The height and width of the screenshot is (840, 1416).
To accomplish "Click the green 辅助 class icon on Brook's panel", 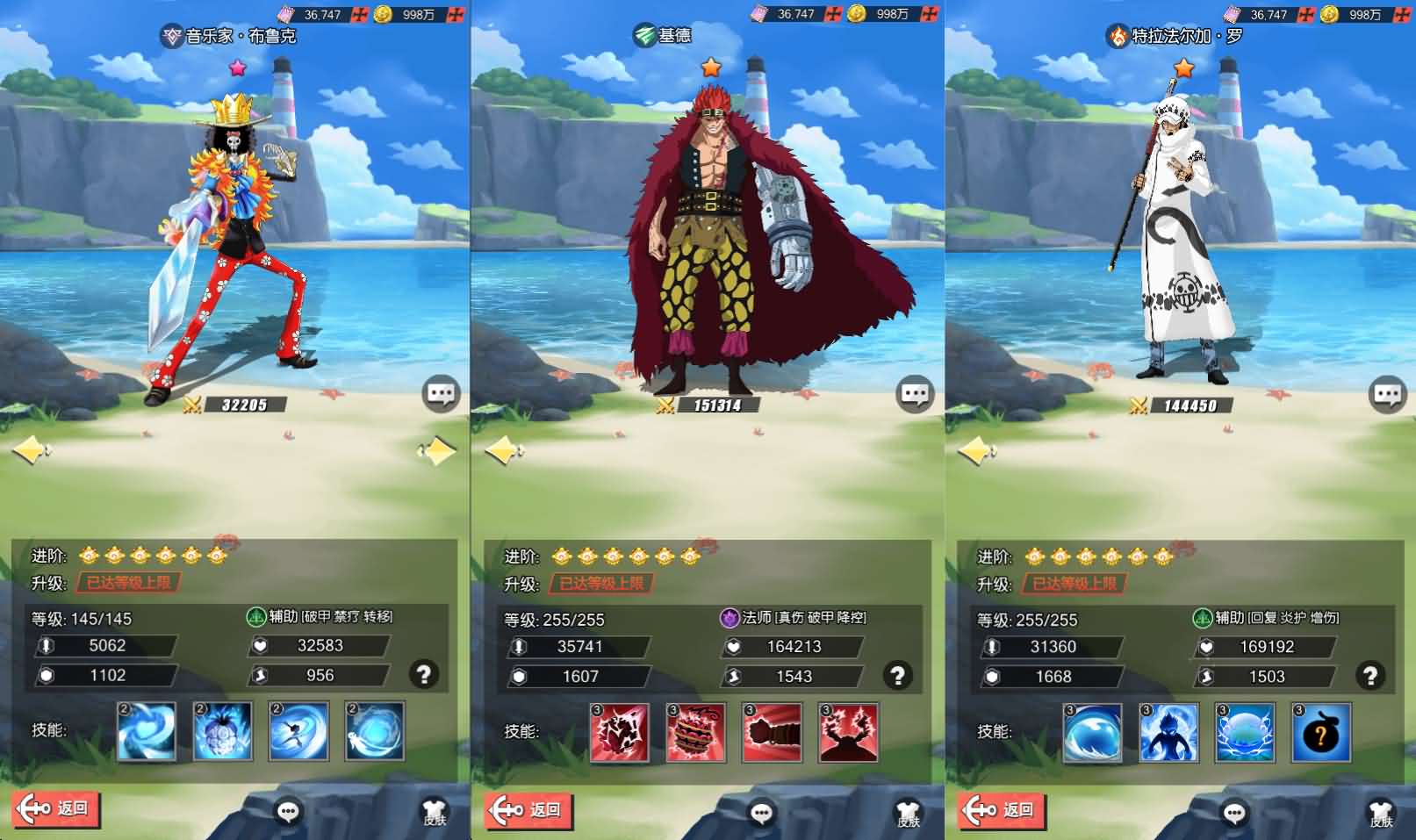I will pos(257,617).
